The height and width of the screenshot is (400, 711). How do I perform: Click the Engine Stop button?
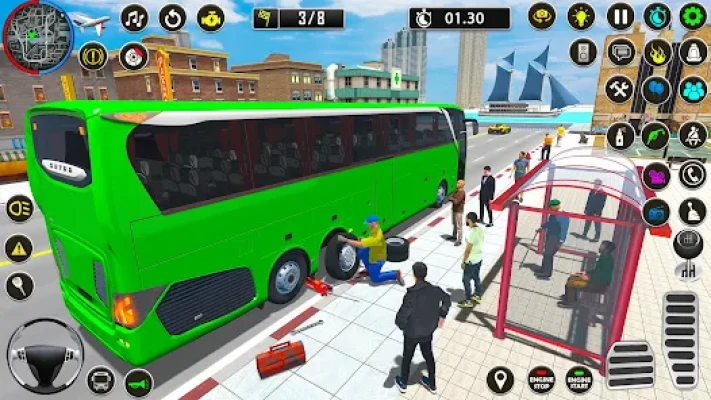[x=540, y=379]
